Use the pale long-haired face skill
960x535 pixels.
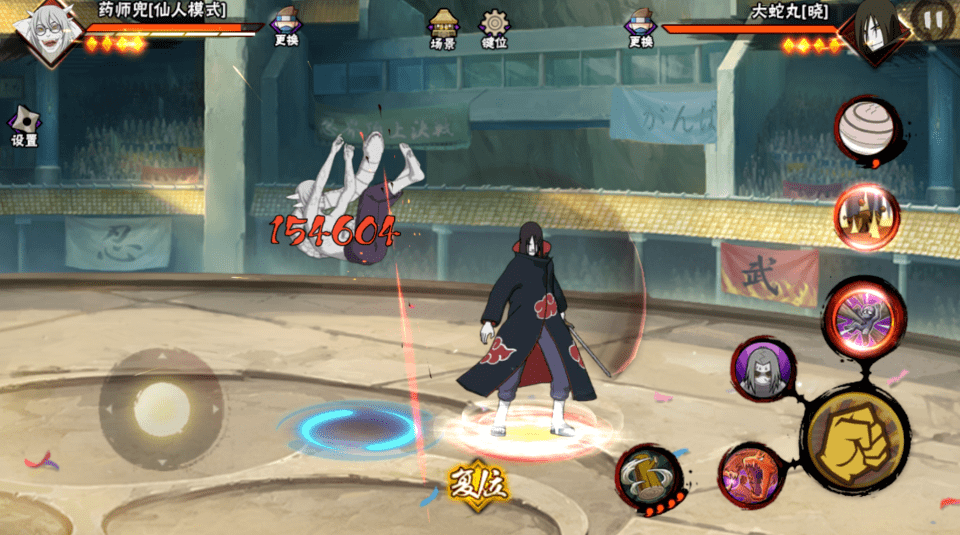point(763,370)
